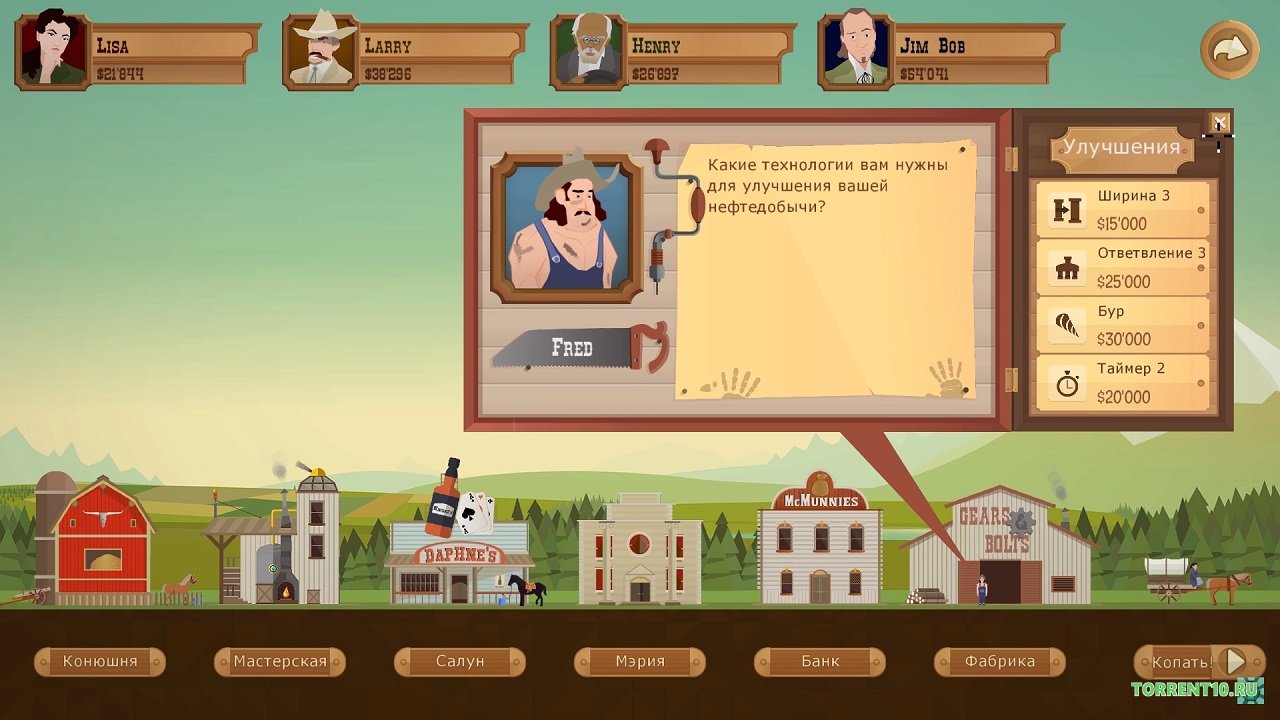Viewport: 1280px width, 720px height.
Task: Go to the Мастерская workshop
Action: (280, 661)
